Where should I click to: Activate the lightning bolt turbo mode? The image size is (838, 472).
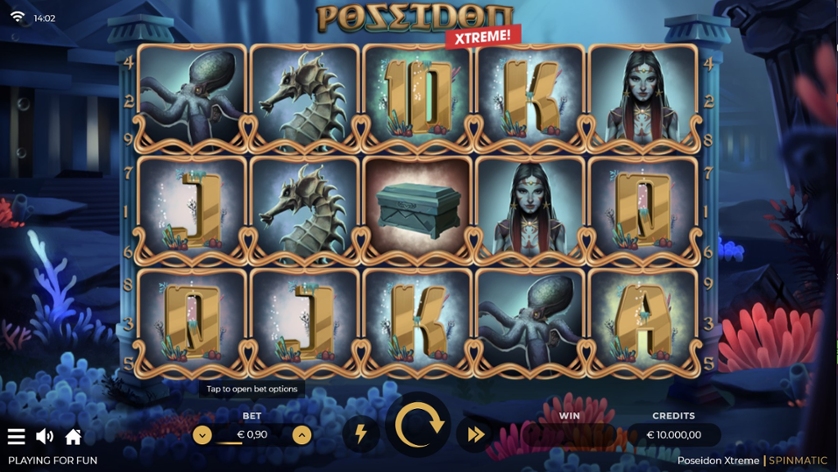(361, 434)
